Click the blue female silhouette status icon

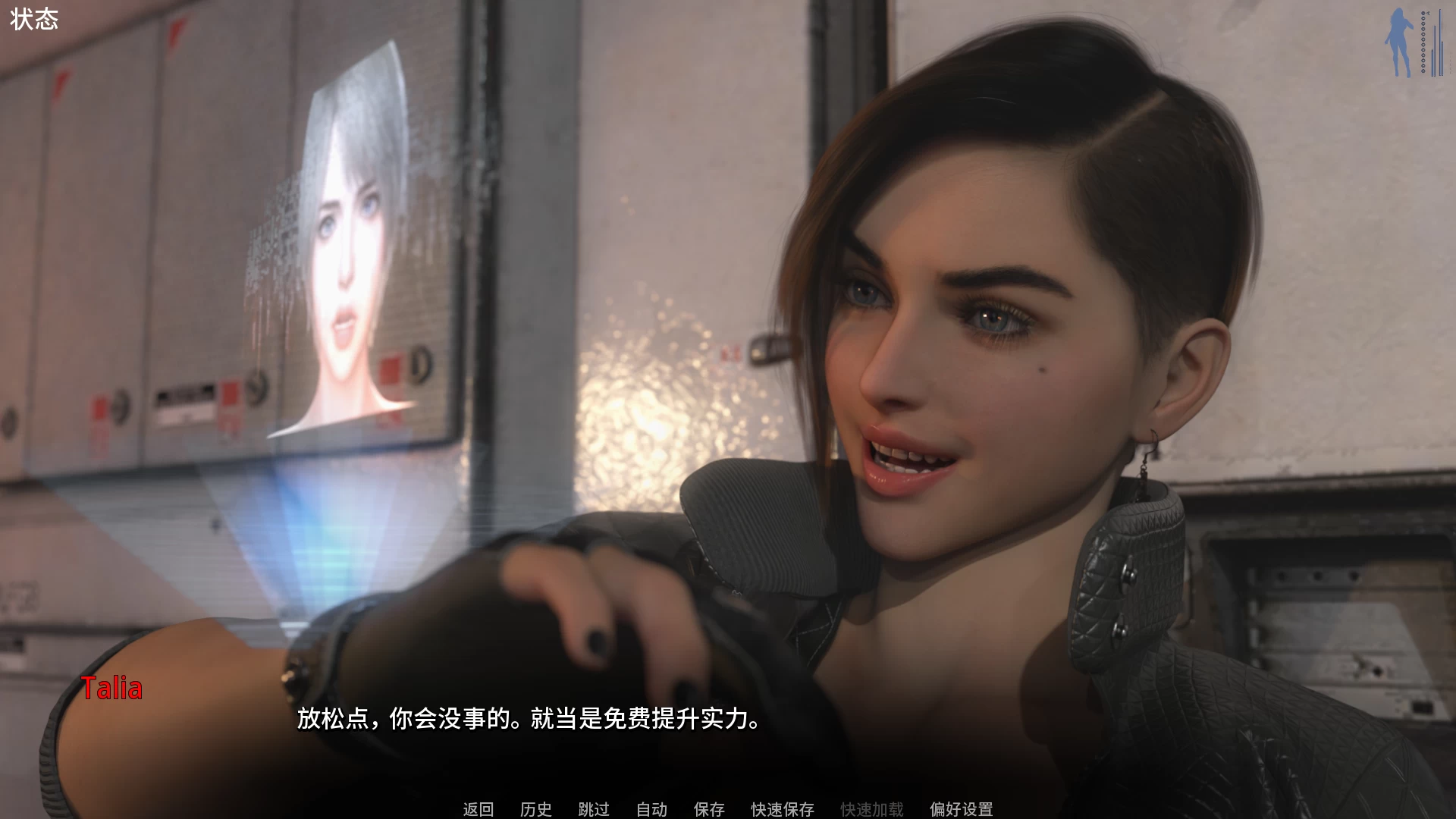click(x=1398, y=42)
